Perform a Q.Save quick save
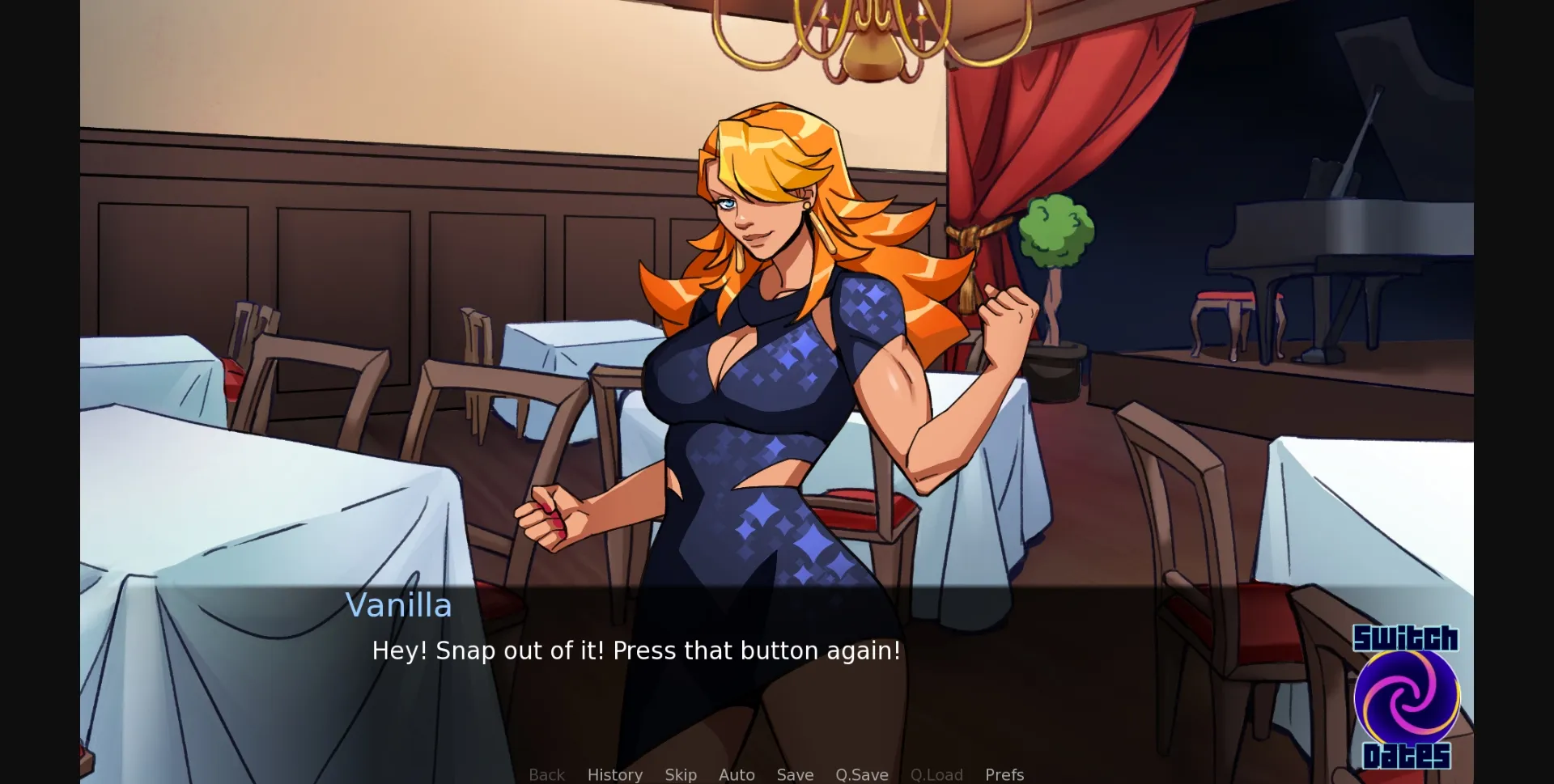 (x=861, y=774)
